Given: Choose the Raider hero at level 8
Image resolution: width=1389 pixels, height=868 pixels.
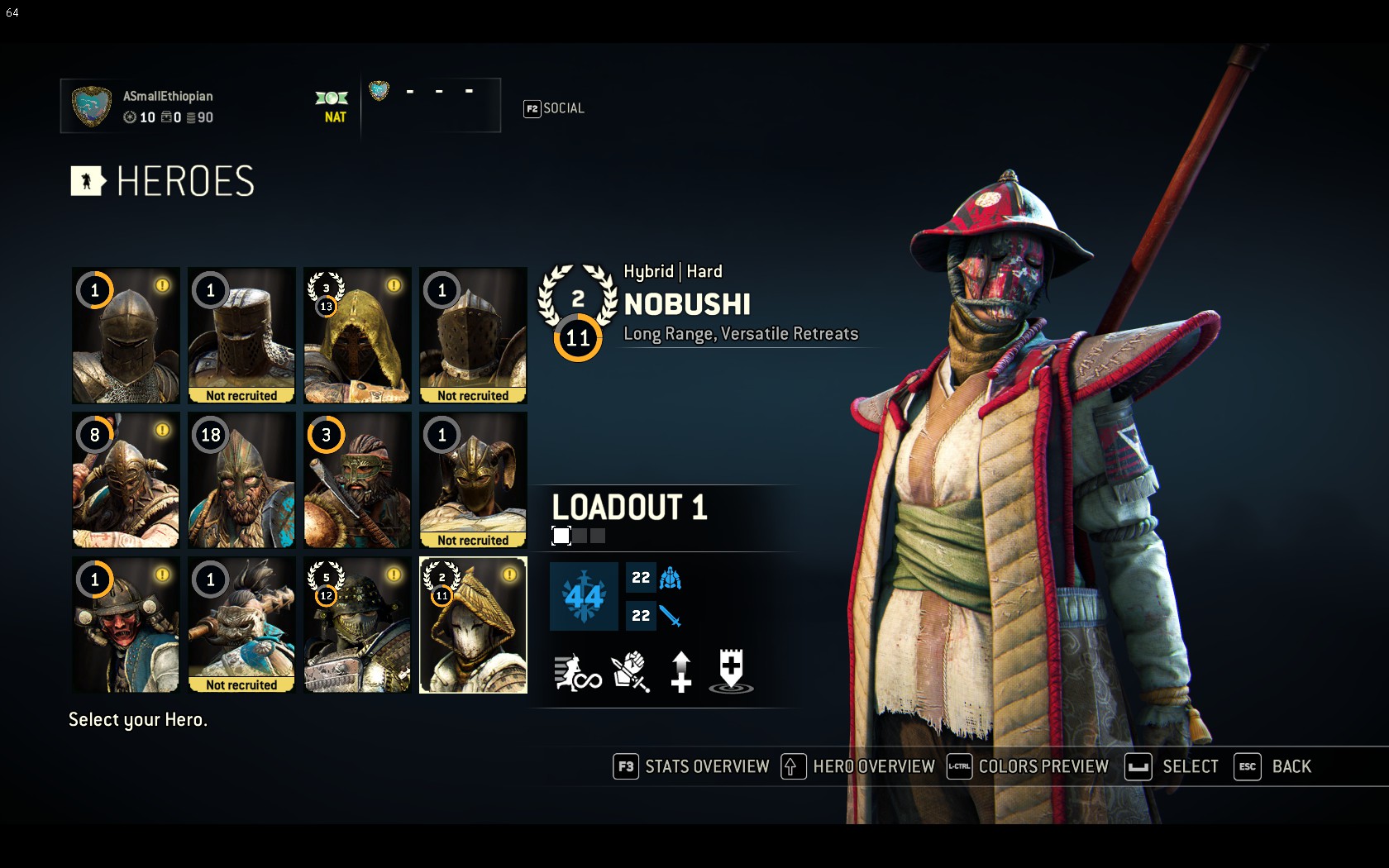Looking at the screenshot, I should coord(126,479).
